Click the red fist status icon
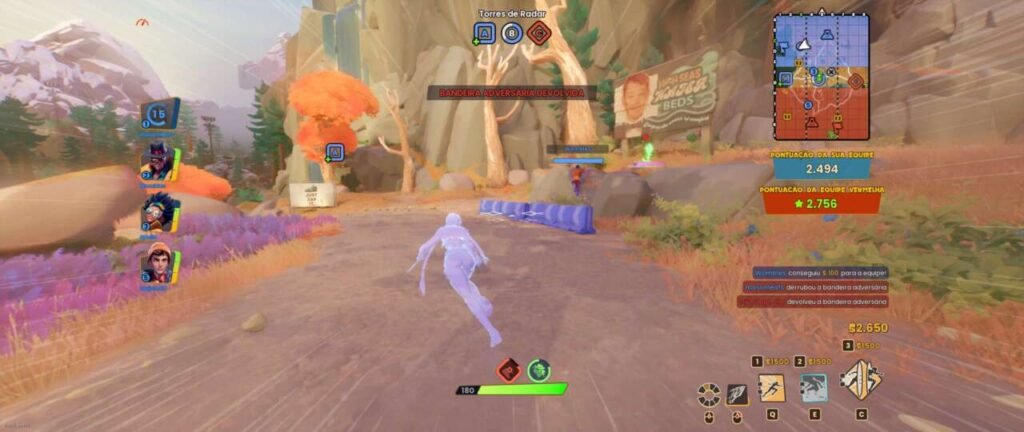 [x=508, y=370]
